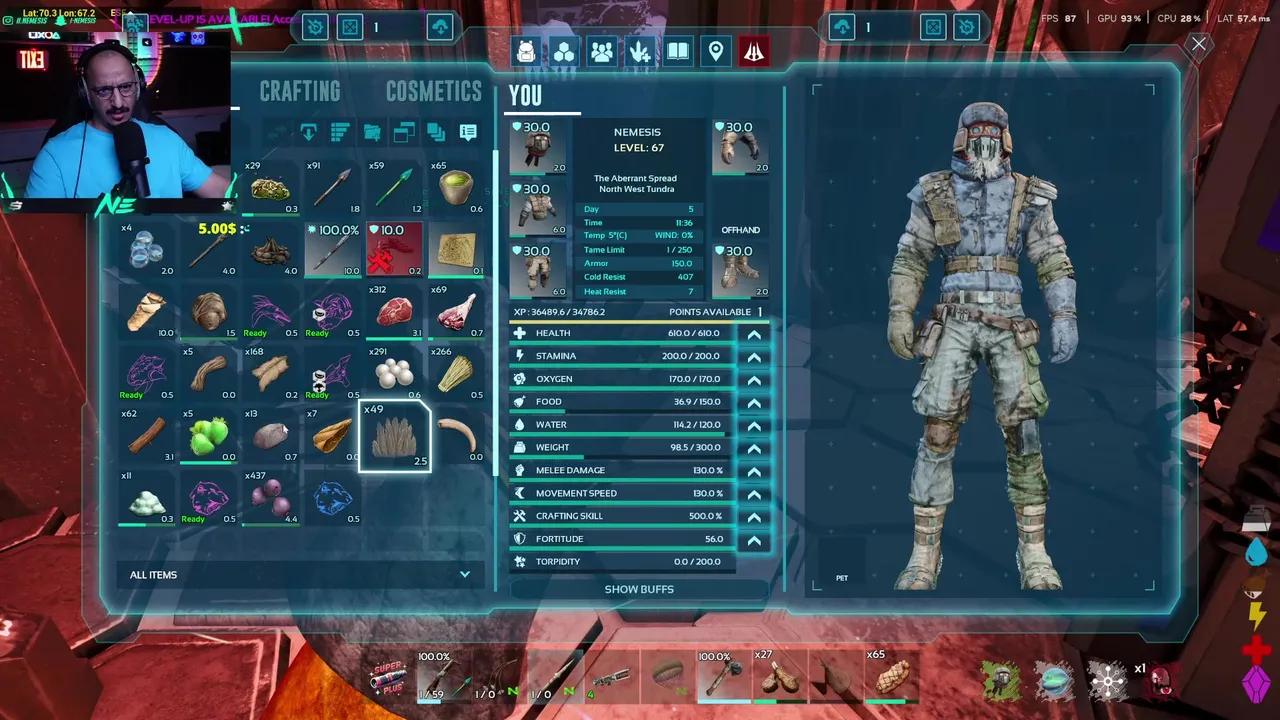Open the engrams hexagon tab
Viewport: 1280px width, 720px height.
(x=564, y=52)
